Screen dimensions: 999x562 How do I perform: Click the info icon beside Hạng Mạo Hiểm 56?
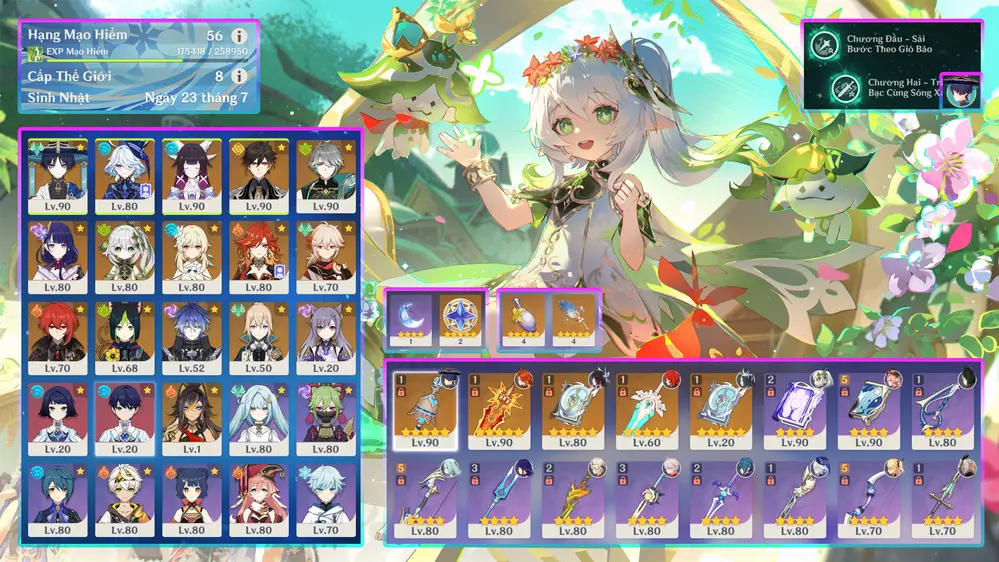[x=239, y=36]
